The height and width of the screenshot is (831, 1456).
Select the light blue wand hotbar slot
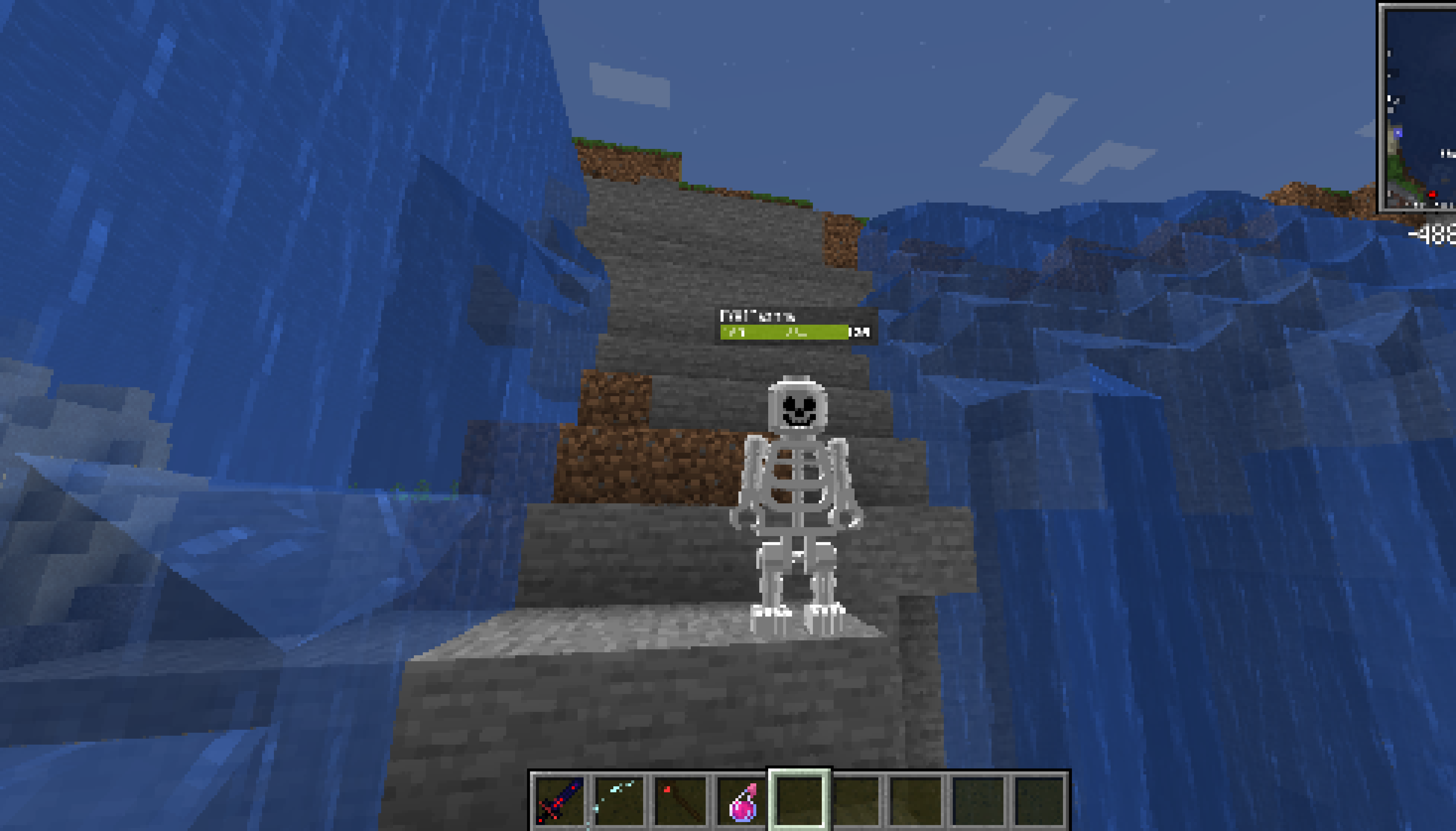(620, 800)
